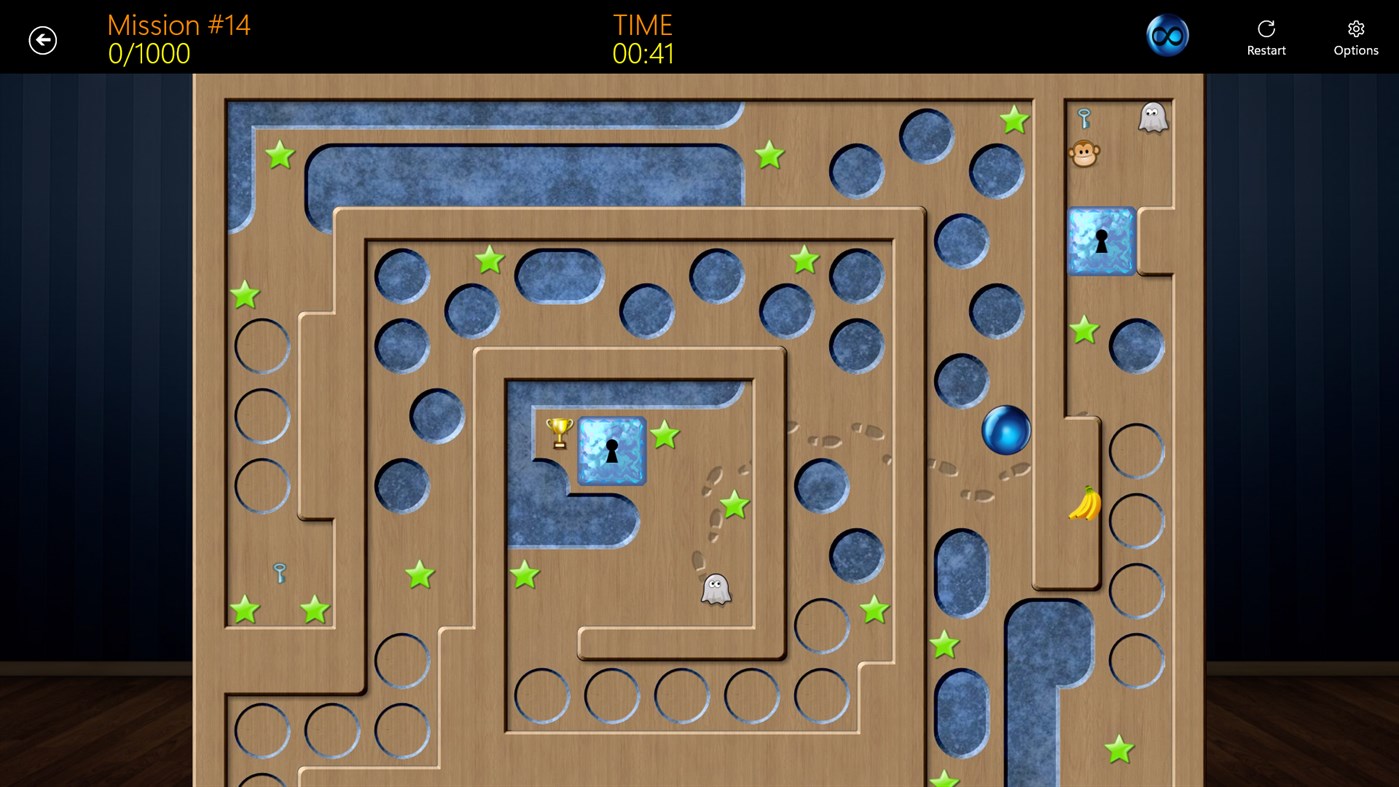Click the Labyrinth infinity ball logo
Screen dimensions: 1399x787
click(1167, 34)
